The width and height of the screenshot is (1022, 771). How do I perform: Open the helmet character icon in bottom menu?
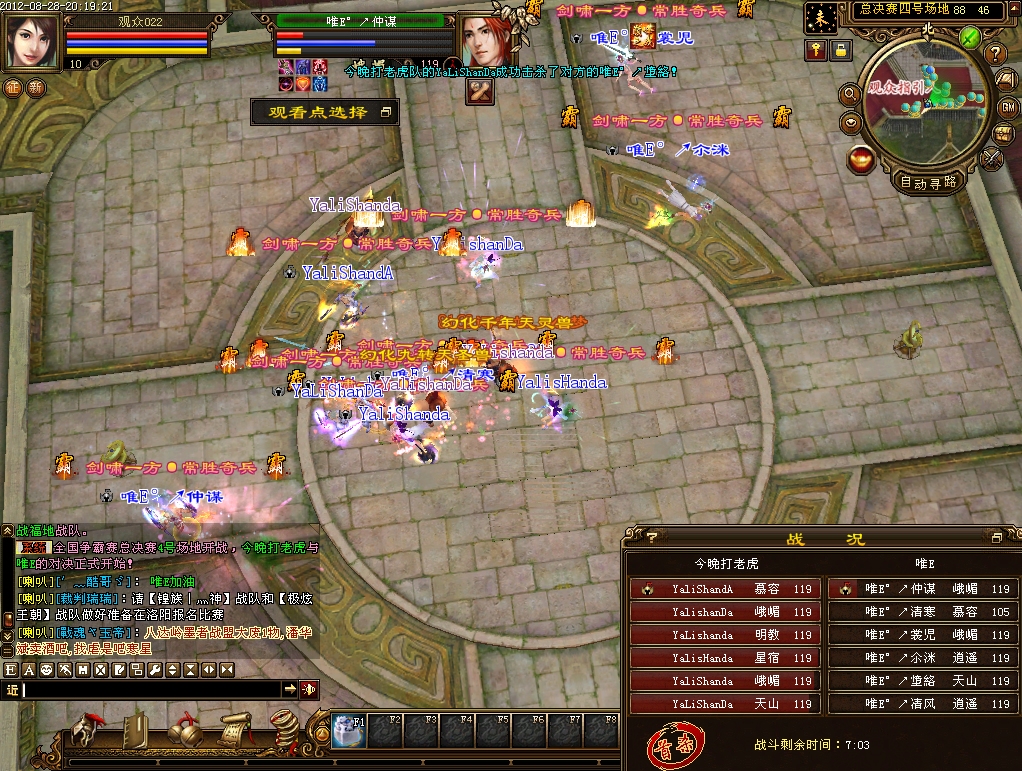(87, 731)
